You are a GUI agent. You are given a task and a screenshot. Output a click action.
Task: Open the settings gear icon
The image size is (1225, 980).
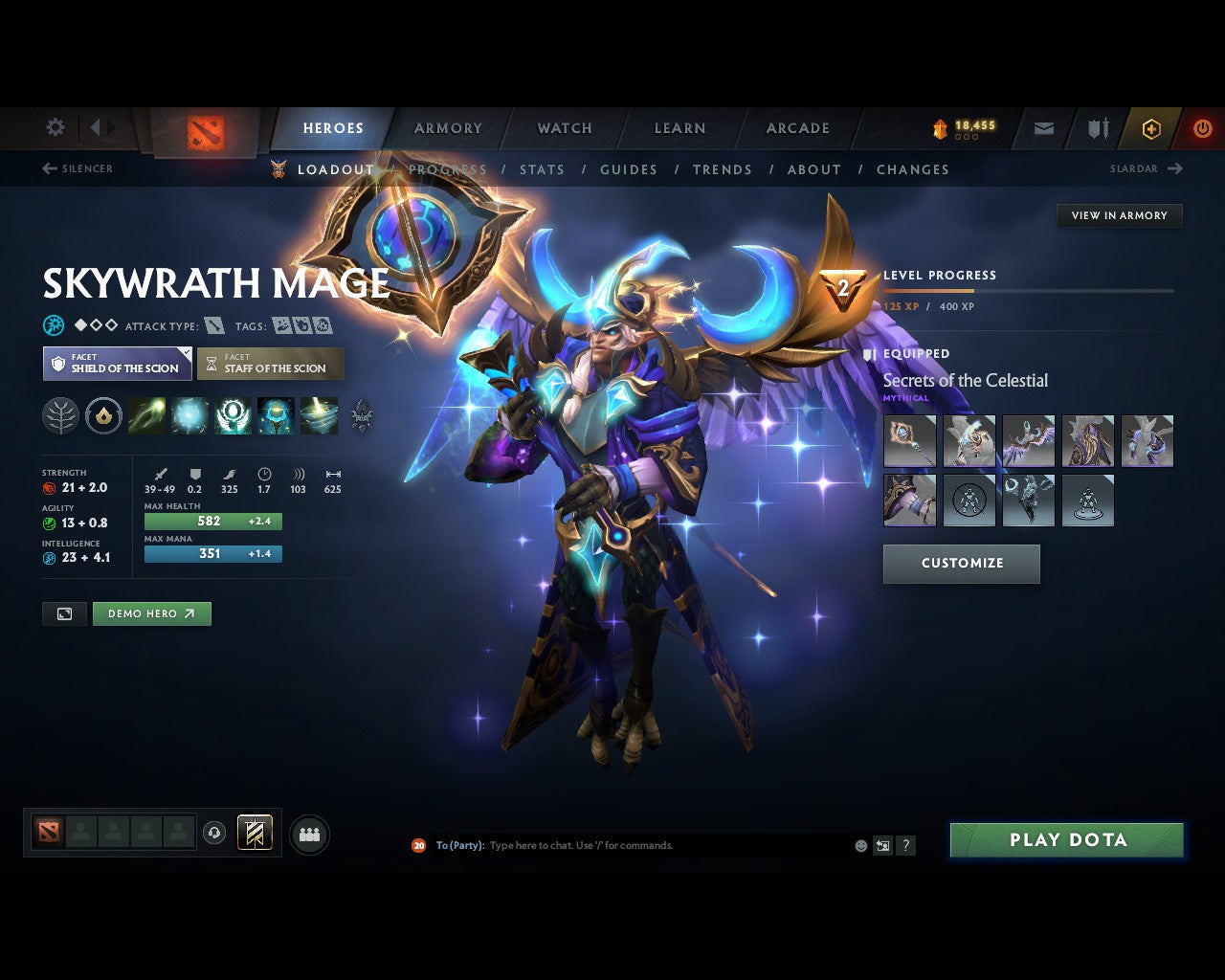point(55,126)
